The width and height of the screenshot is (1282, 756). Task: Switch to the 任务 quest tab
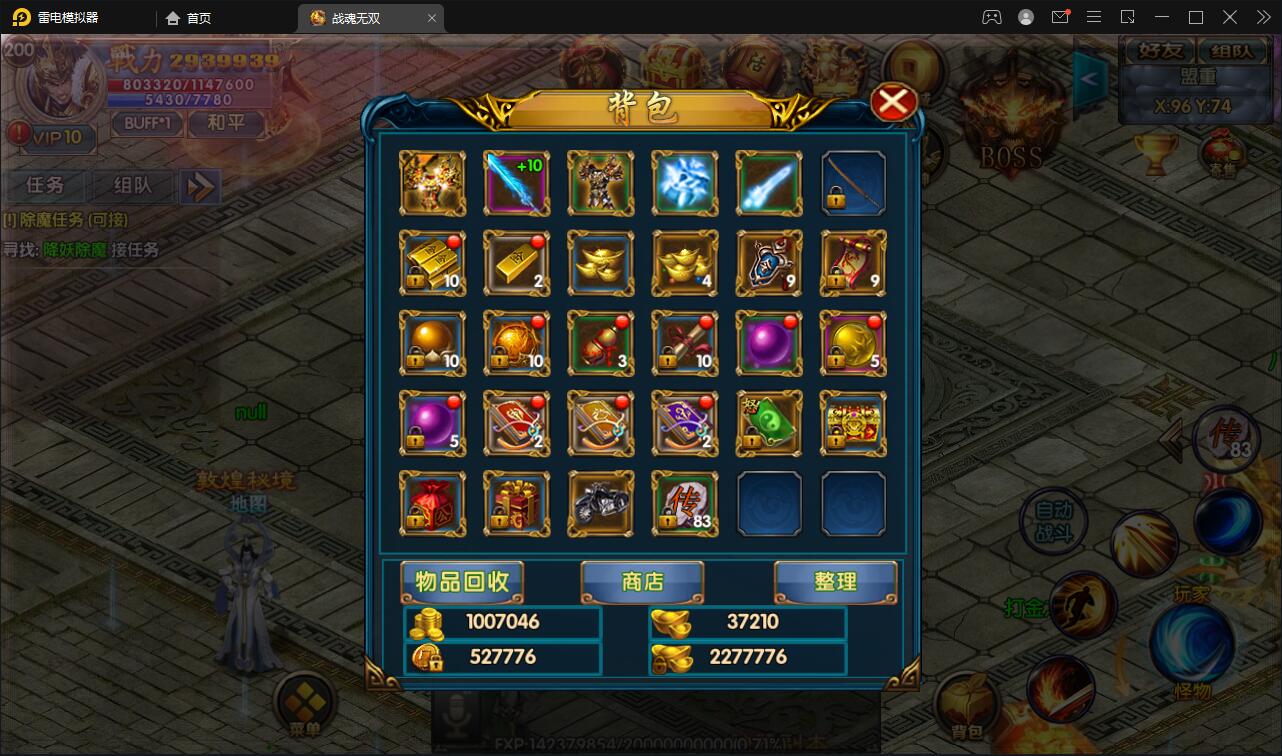46,185
